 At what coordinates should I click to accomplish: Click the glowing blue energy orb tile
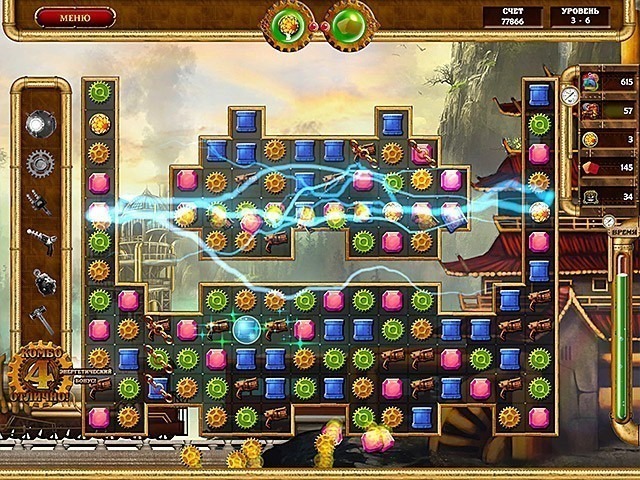[246, 328]
